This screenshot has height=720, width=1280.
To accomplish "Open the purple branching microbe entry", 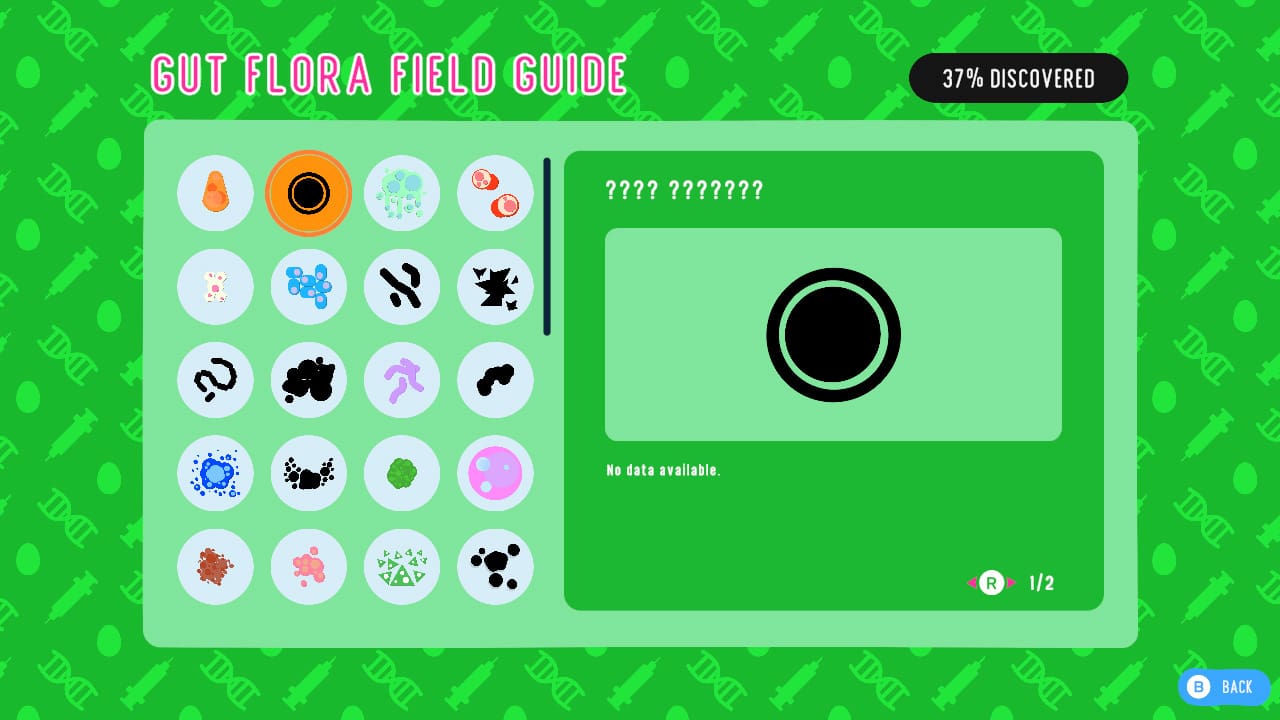I will pyautogui.click(x=402, y=380).
